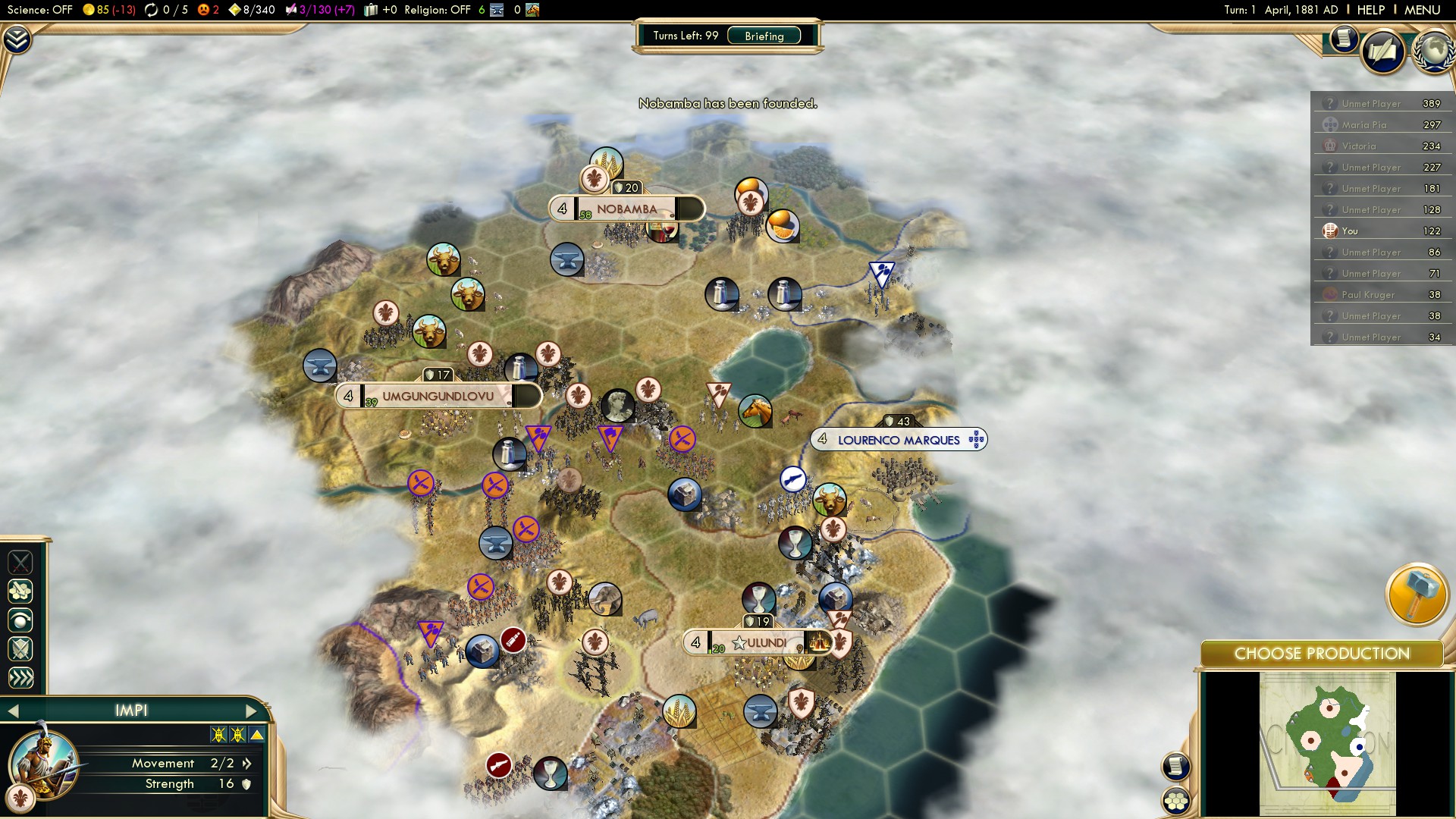Click the crossed-swords Attack action icon

click(21, 563)
